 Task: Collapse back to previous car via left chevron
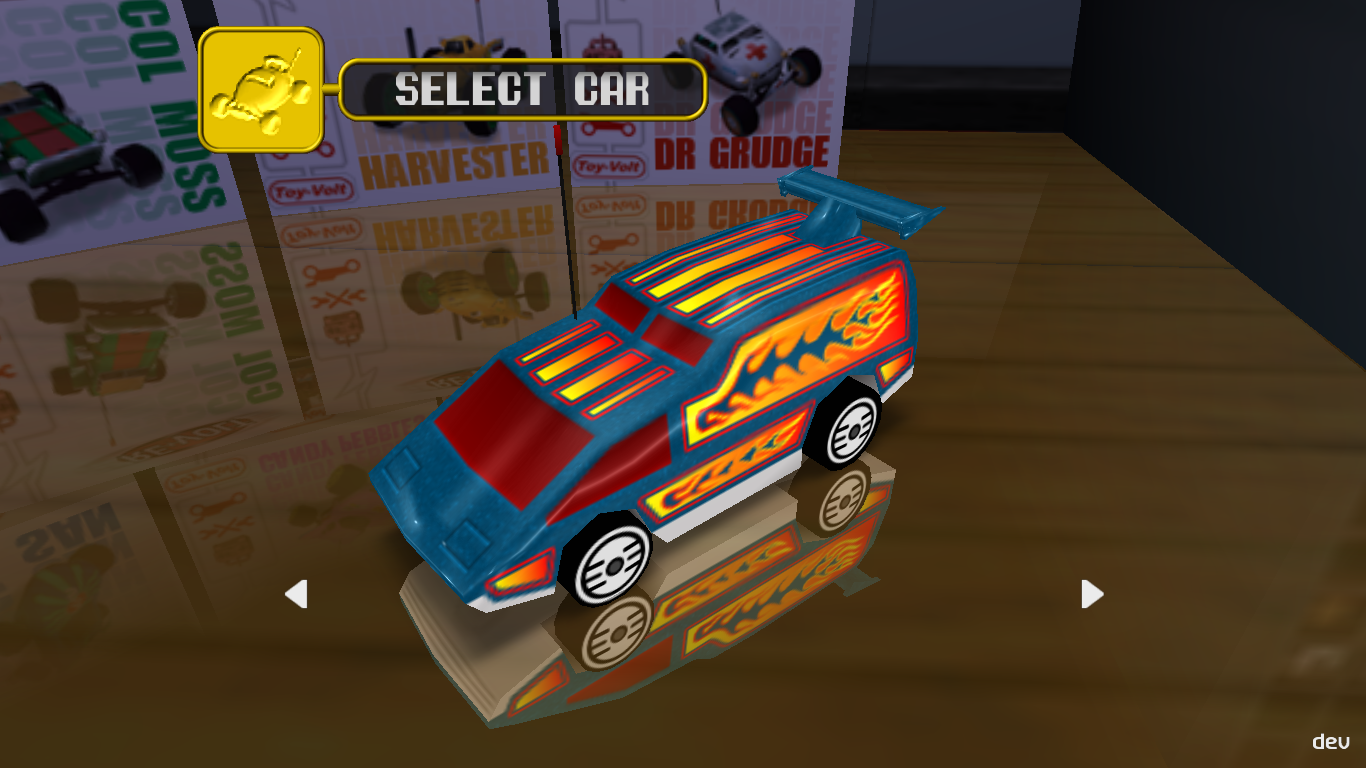click(x=295, y=594)
